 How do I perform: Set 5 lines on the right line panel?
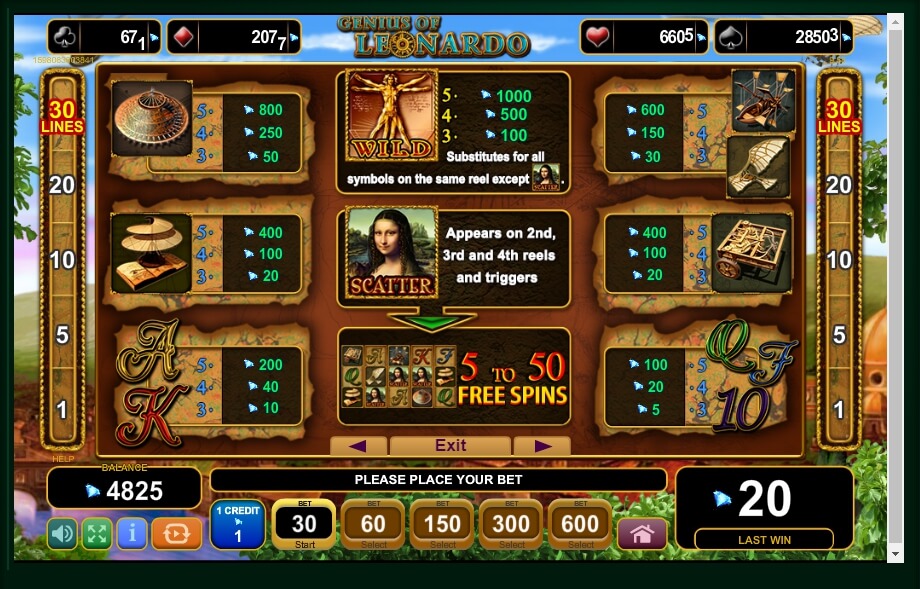(x=839, y=334)
